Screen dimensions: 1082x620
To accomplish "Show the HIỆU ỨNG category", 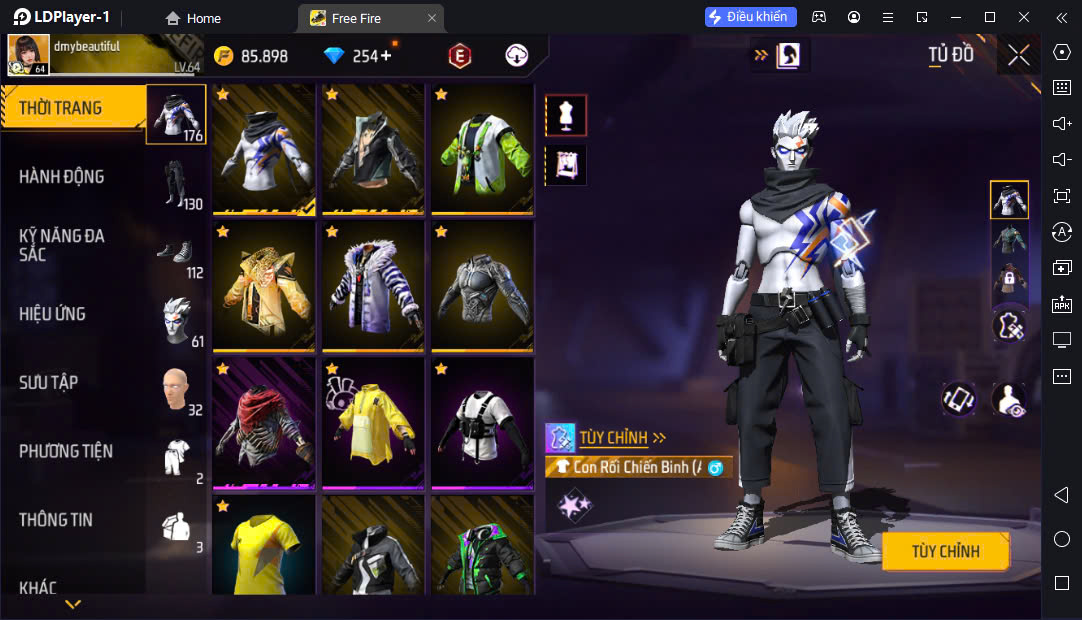I will coord(75,314).
